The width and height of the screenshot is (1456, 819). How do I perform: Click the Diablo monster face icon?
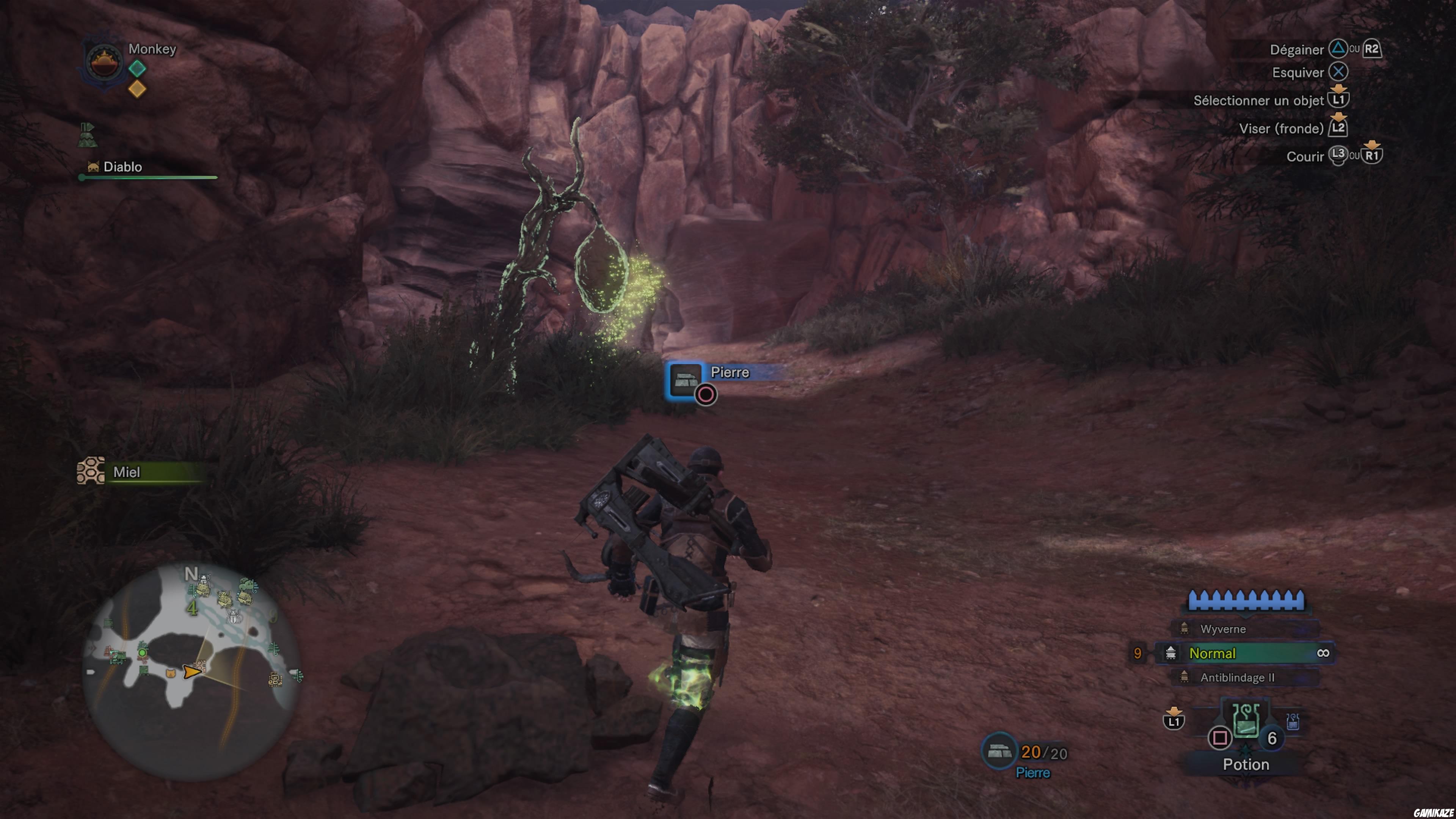coord(93,167)
